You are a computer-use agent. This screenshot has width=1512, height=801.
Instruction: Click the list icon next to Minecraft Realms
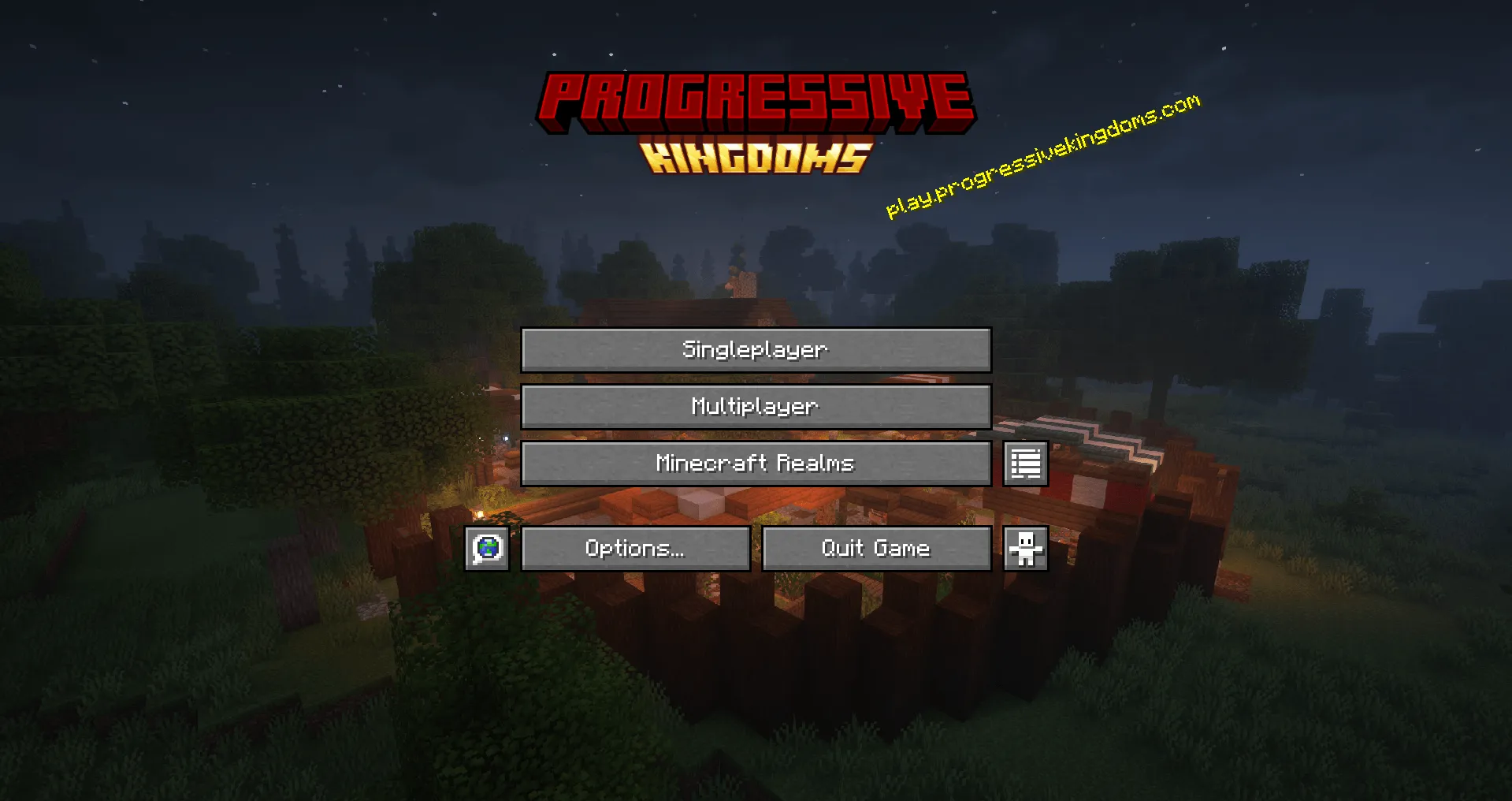pyautogui.click(x=1024, y=464)
